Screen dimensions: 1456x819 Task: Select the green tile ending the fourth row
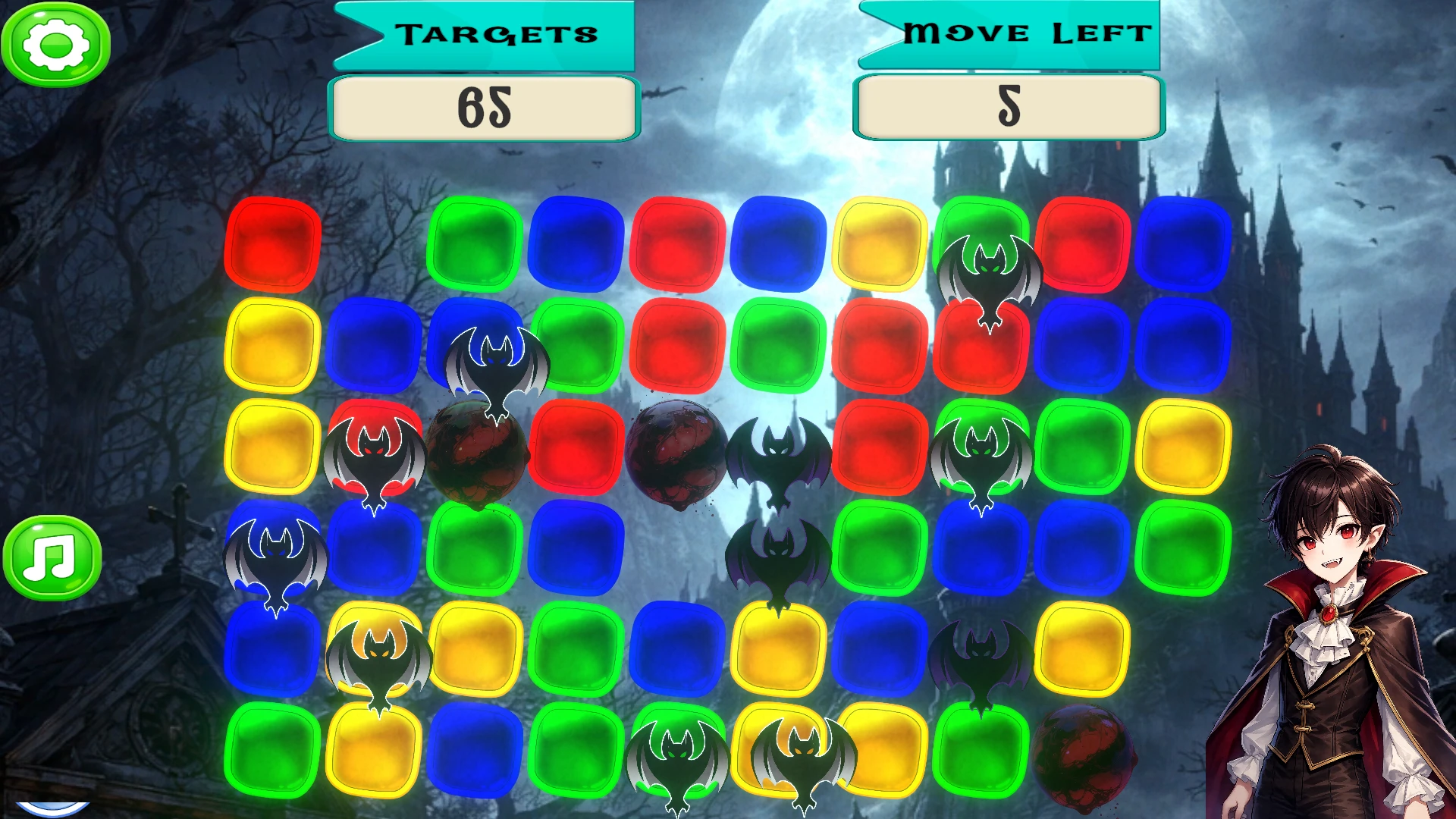pyautogui.click(x=1182, y=548)
